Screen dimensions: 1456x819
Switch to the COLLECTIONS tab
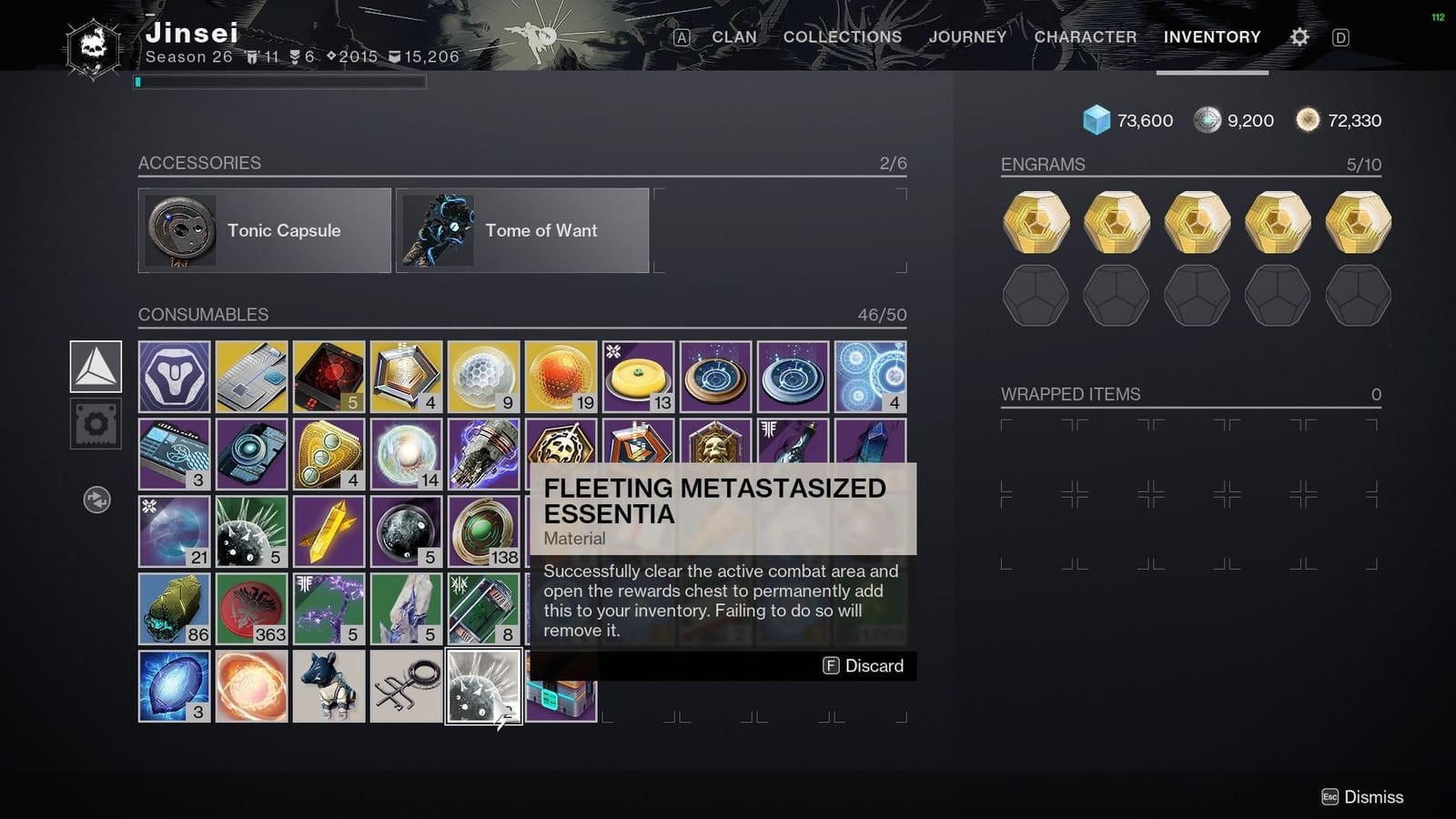(842, 37)
